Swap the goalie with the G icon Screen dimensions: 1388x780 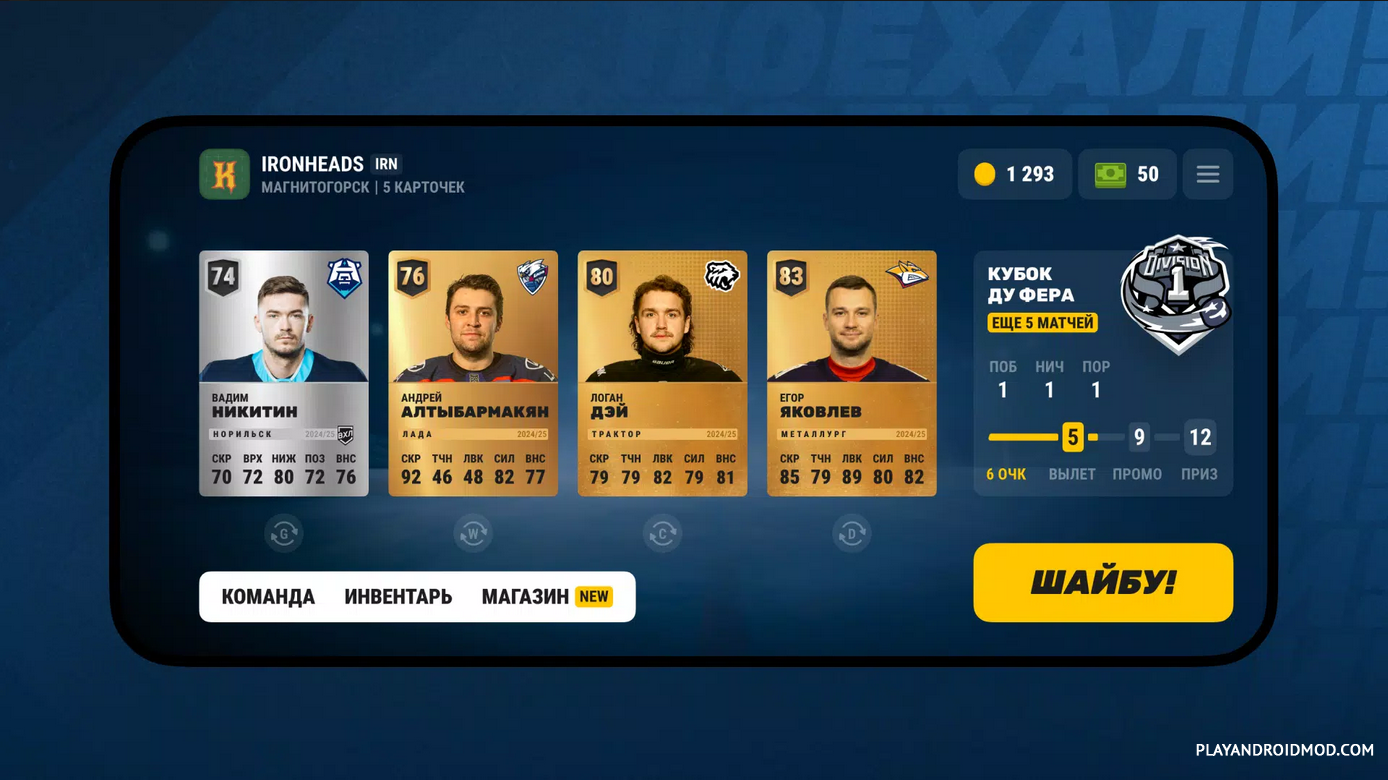point(284,533)
